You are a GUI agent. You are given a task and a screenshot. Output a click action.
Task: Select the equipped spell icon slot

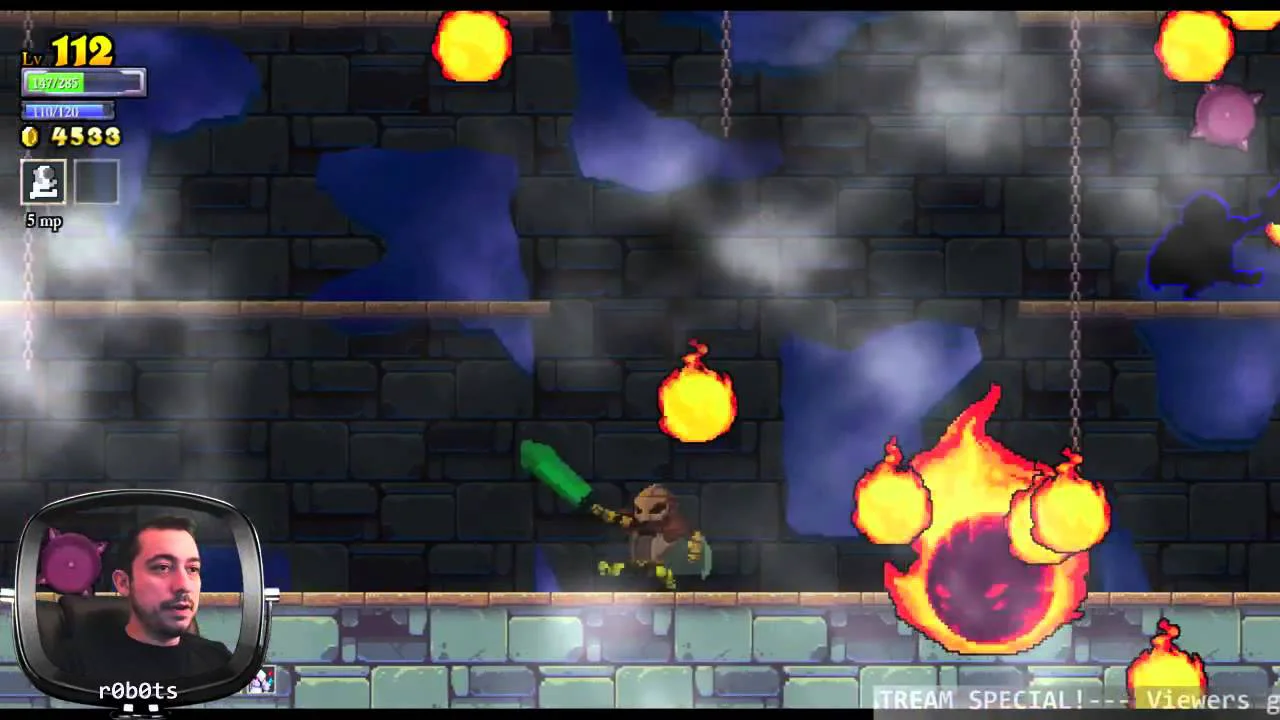[x=44, y=183]
